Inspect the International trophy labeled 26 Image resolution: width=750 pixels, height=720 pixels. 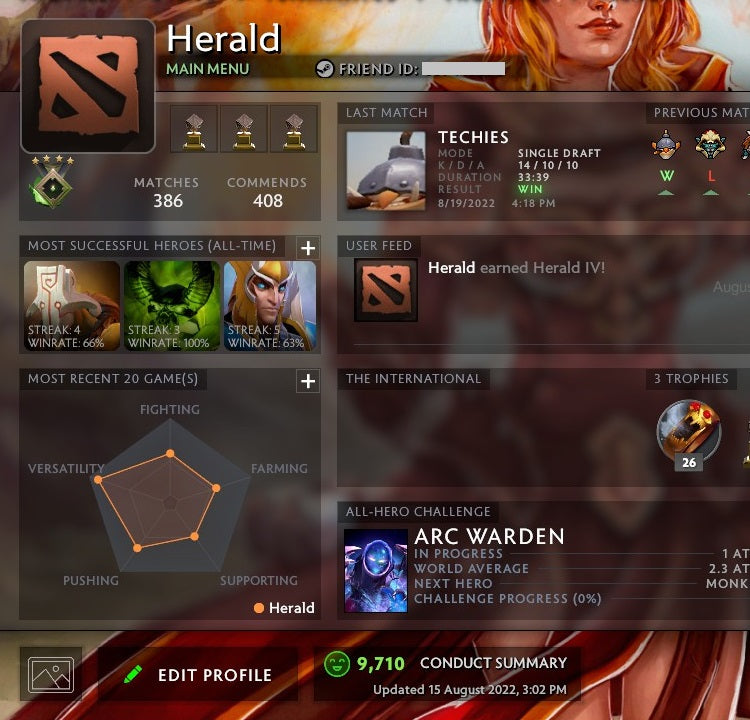click(688, 432)
